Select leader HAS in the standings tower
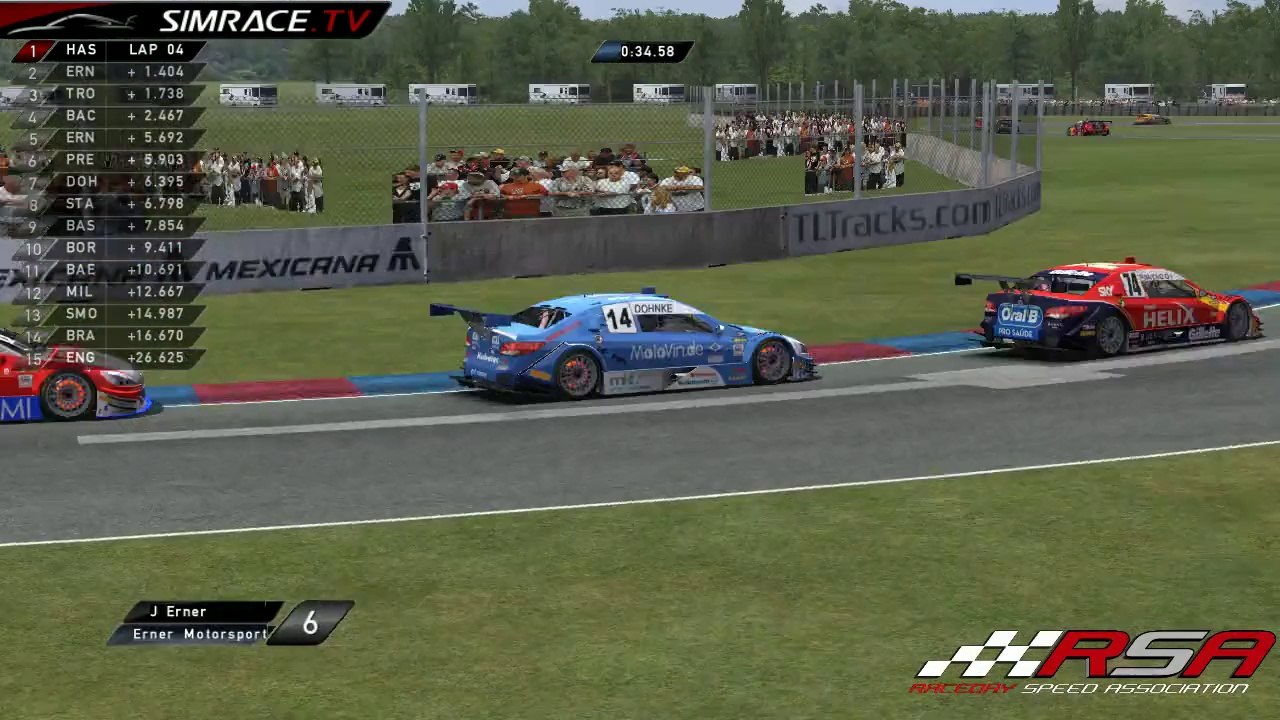1280x720 pixels. (x=108, y=50)
